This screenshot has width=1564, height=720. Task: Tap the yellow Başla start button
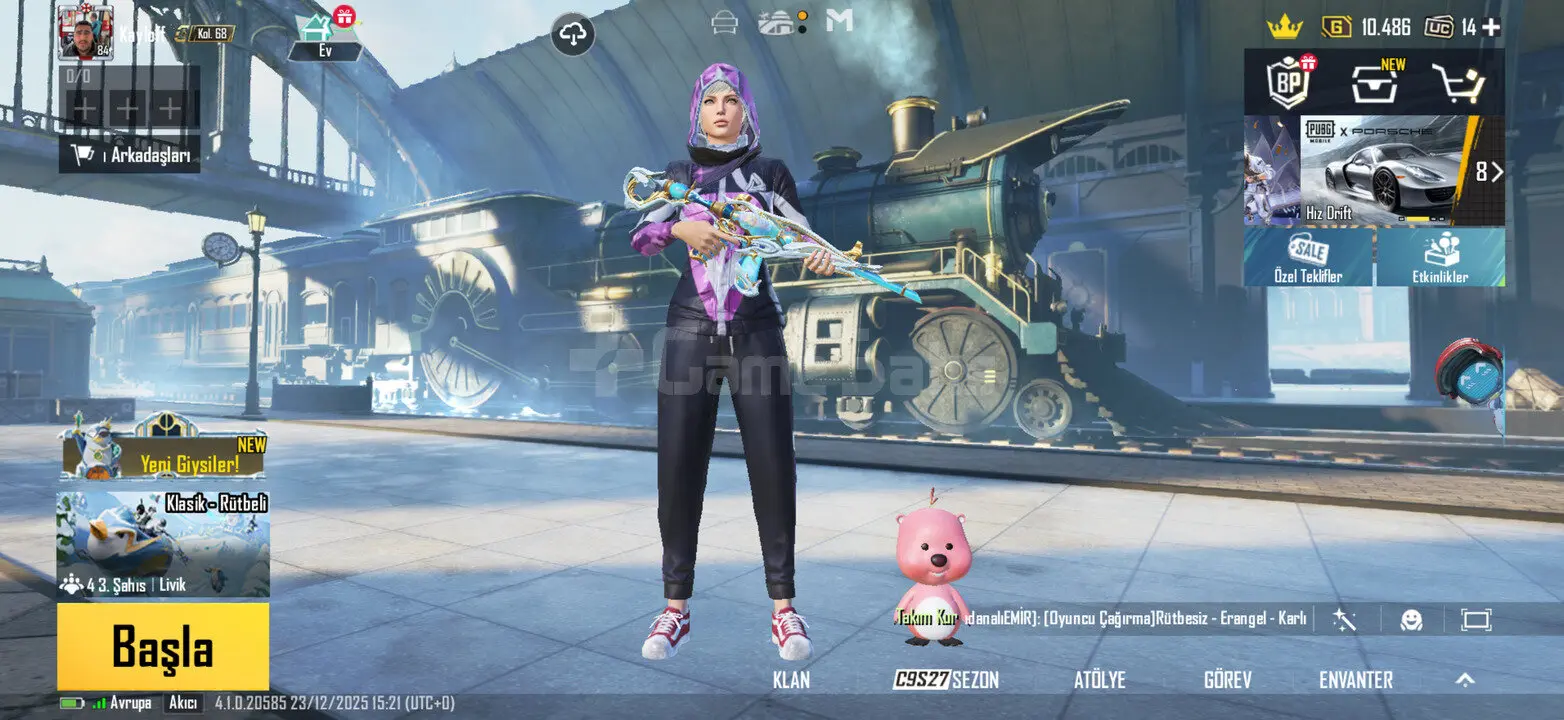click(x=163, y=647)
